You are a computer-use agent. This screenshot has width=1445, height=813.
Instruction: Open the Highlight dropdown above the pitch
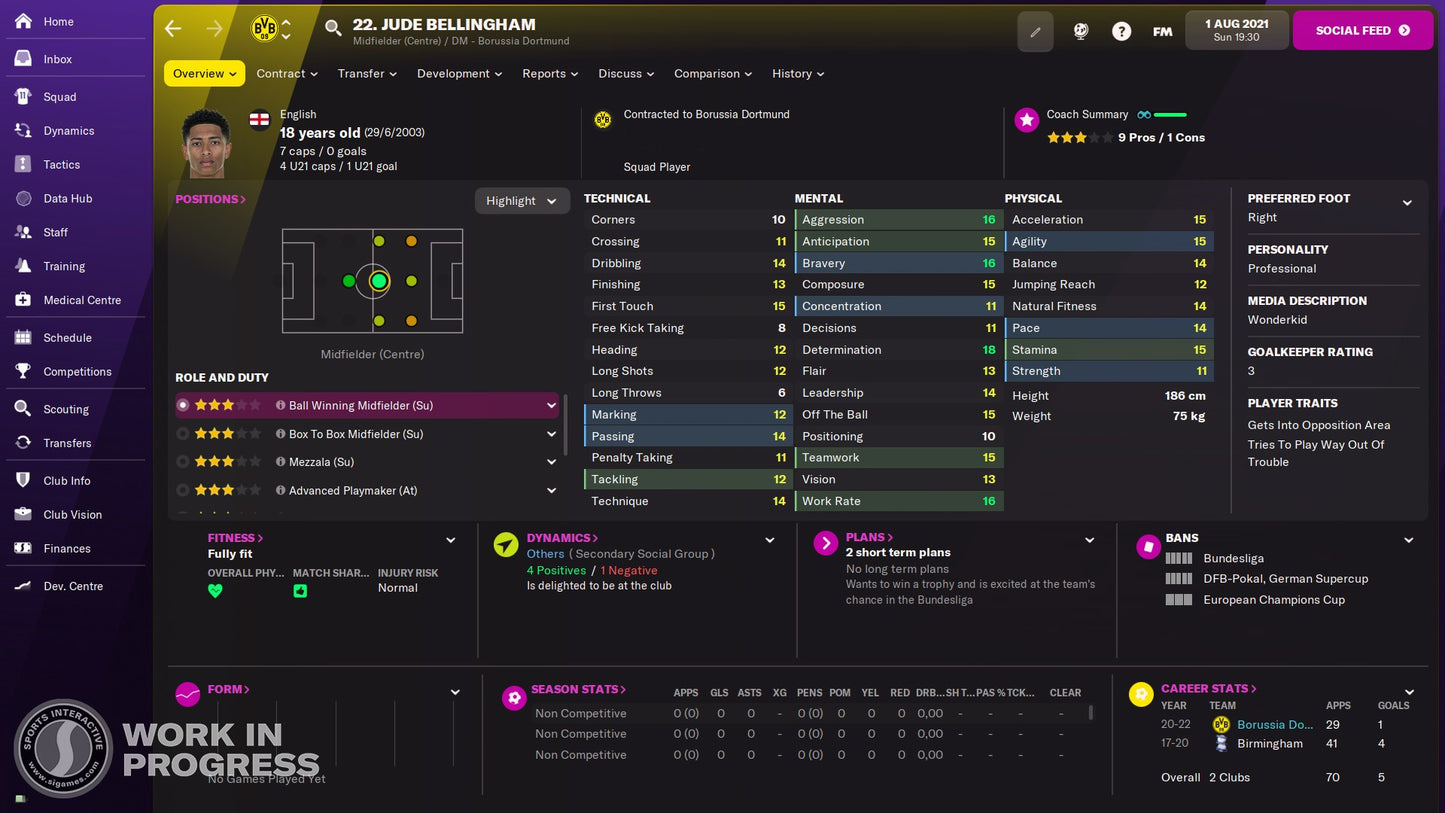click(521, 200)
